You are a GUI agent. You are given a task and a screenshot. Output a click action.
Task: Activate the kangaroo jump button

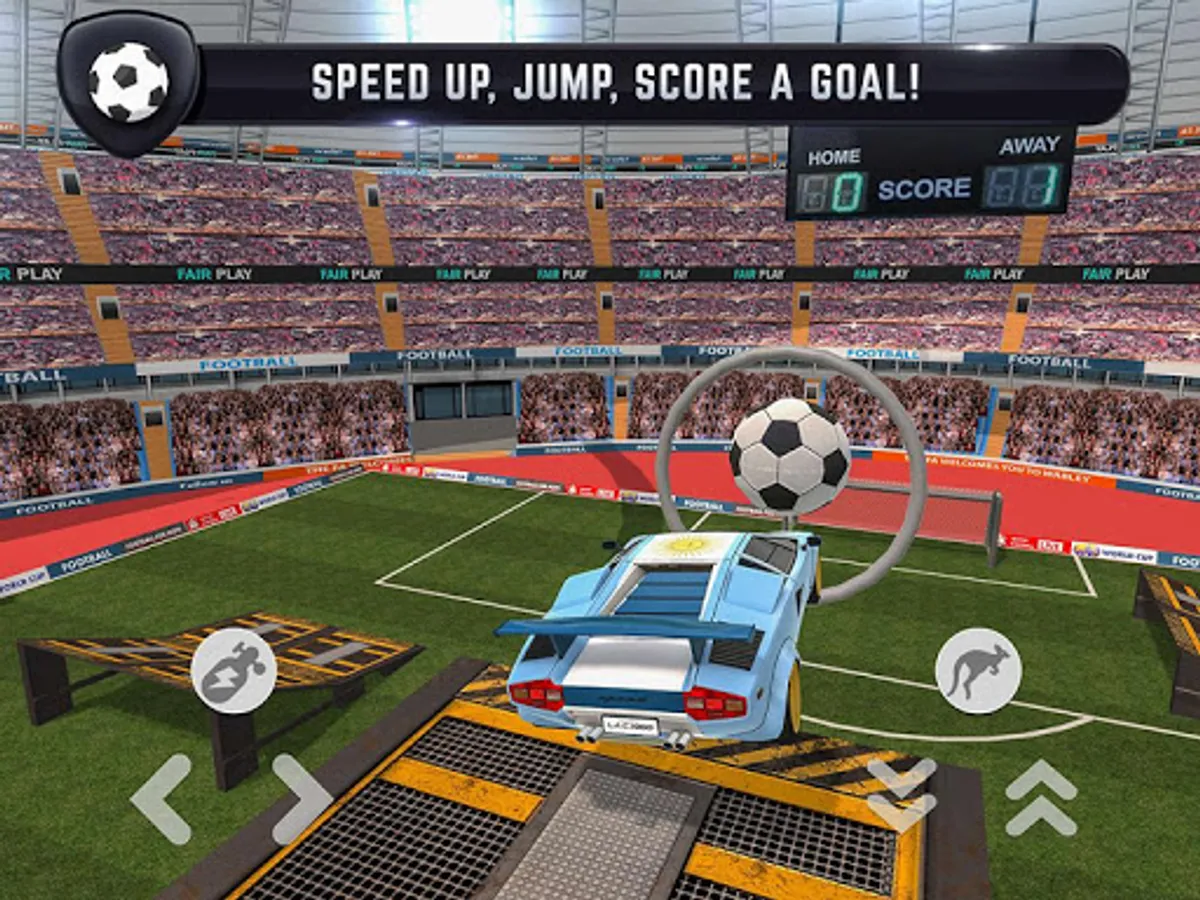pos(978,671)
